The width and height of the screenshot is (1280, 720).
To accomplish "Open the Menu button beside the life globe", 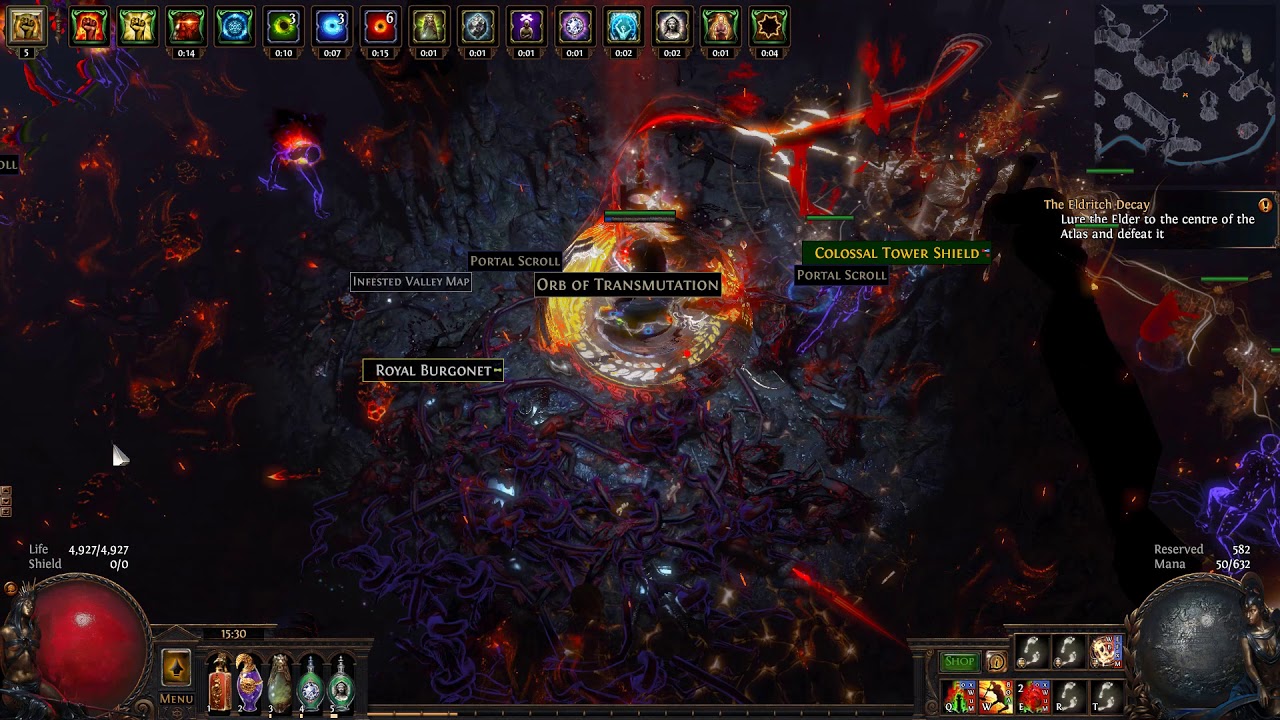I will 176,699.
